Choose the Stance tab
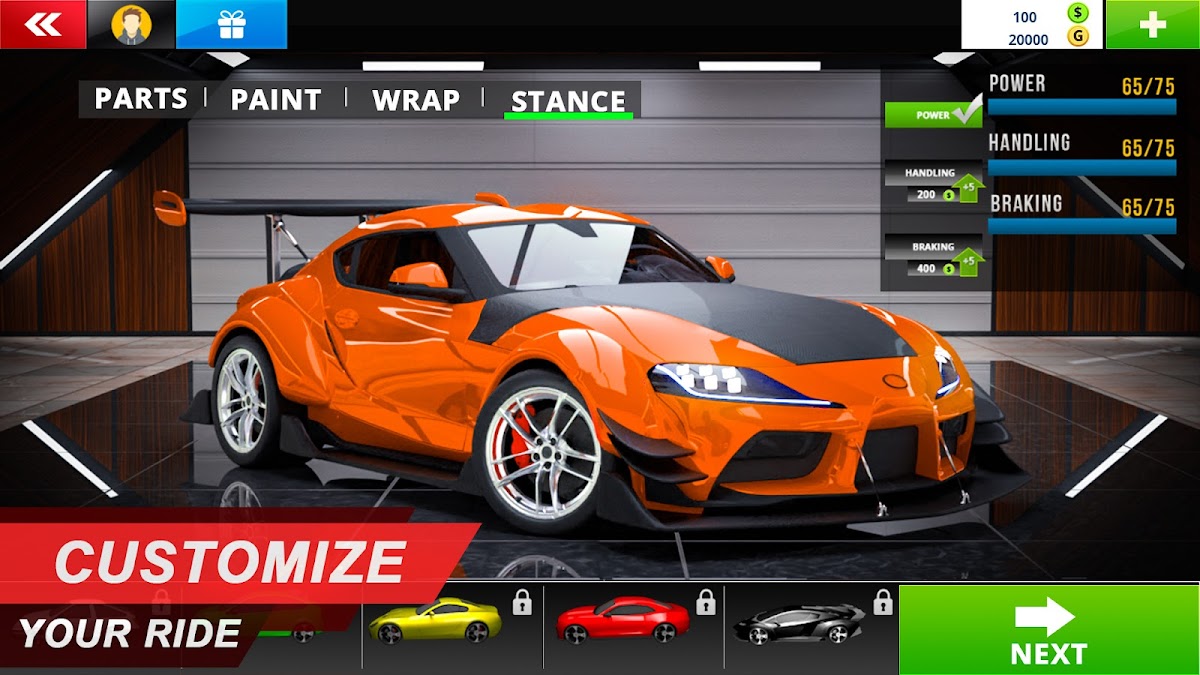The image size is (1200, 675). pos(568,101)
